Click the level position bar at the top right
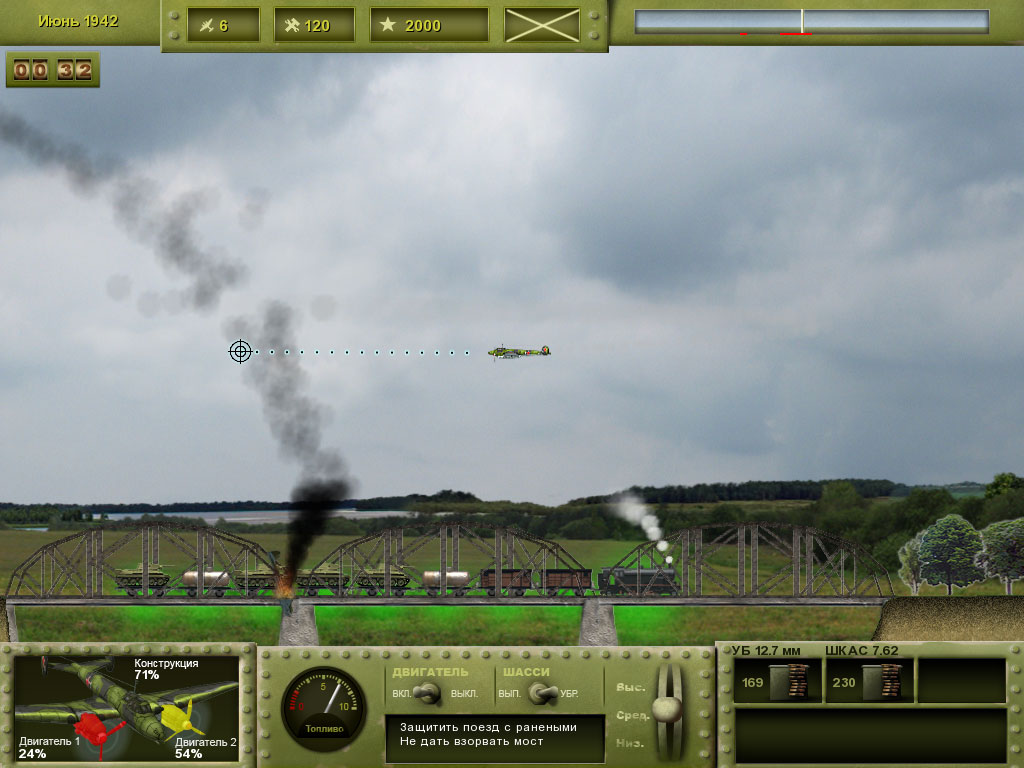Screen dimensions: 1024x768 click(811, 22)
